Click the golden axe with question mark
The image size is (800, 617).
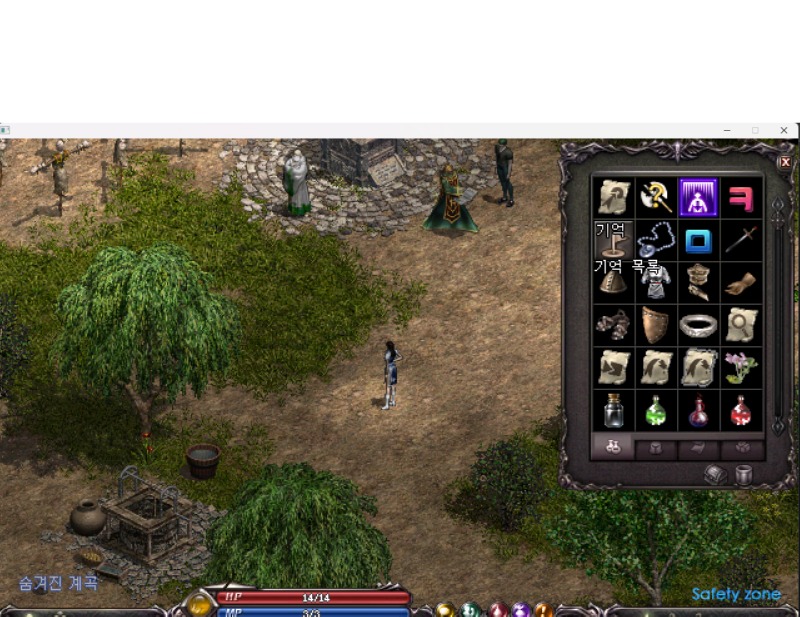655,197
